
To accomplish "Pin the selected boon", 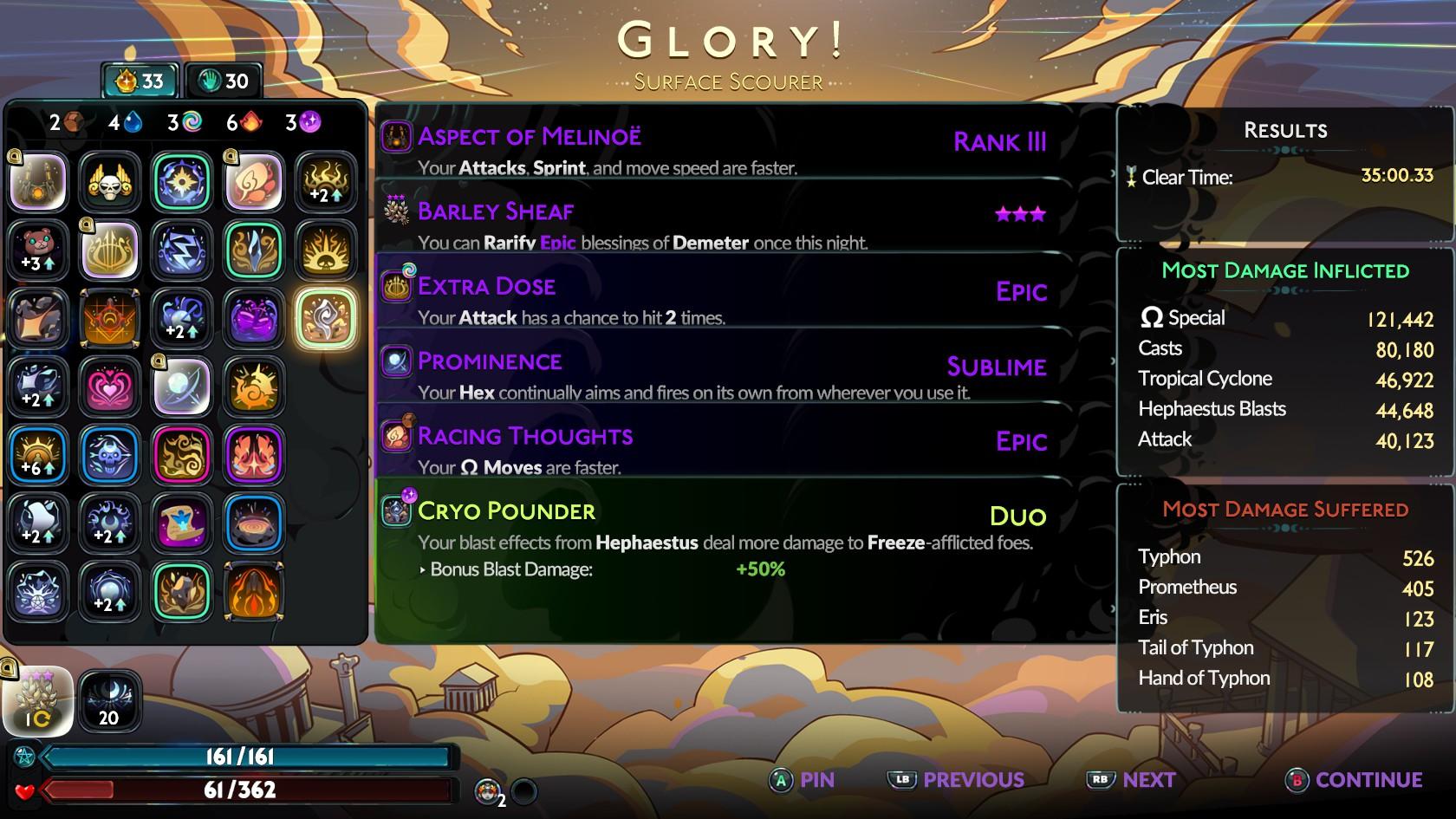I will 803,780.
